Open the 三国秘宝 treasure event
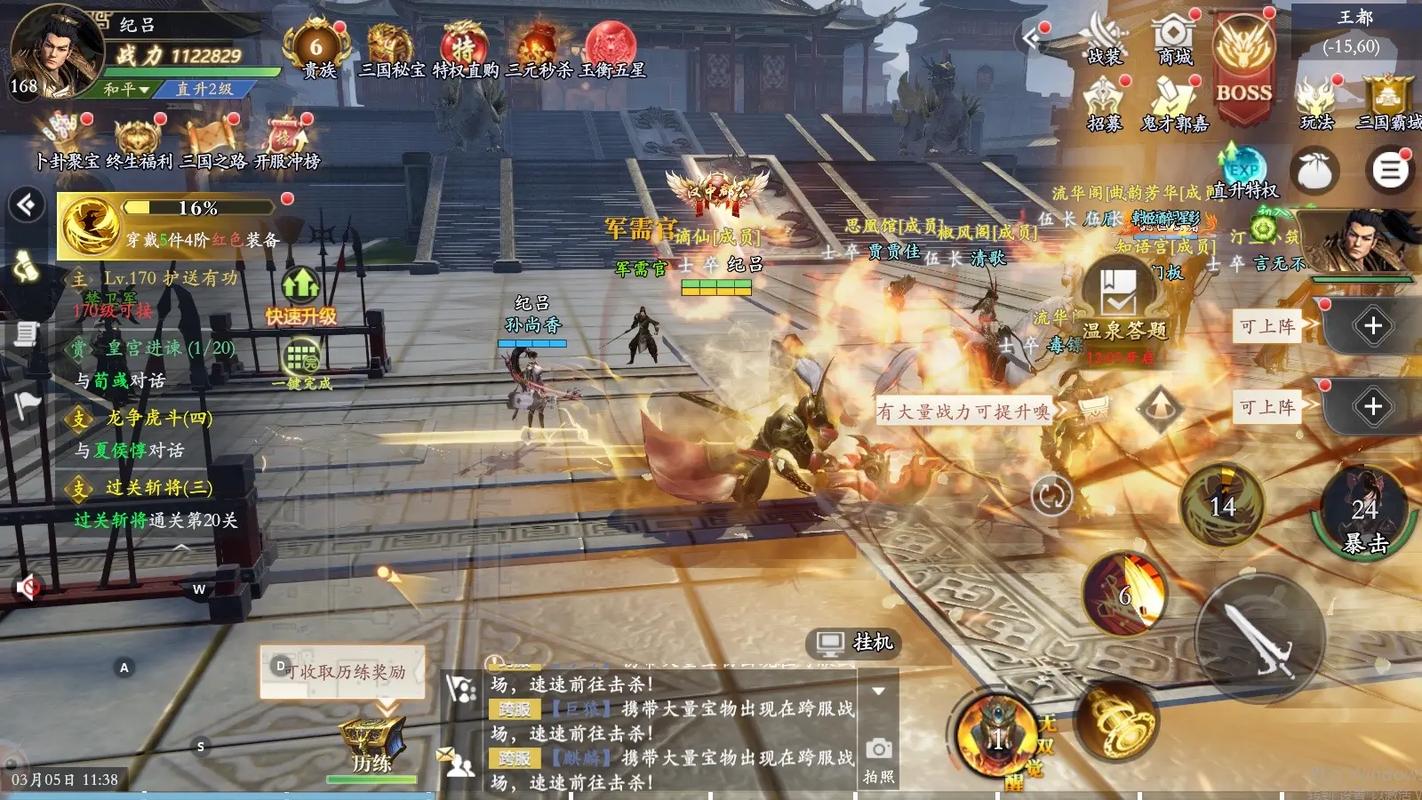Image resolution: width=1422 pixels, height=800 pixels. [x=390, y=46]
